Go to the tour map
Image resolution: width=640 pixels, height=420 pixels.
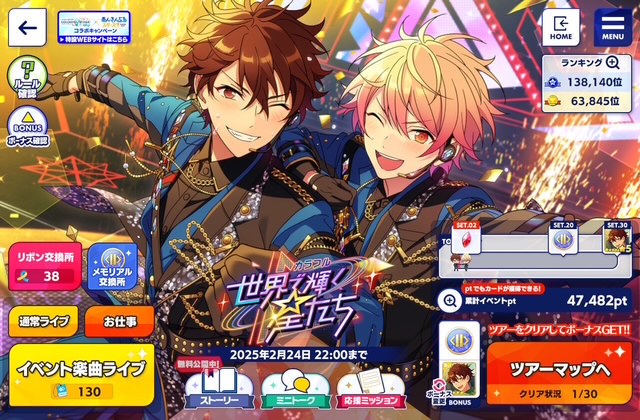tap(560, 370)
